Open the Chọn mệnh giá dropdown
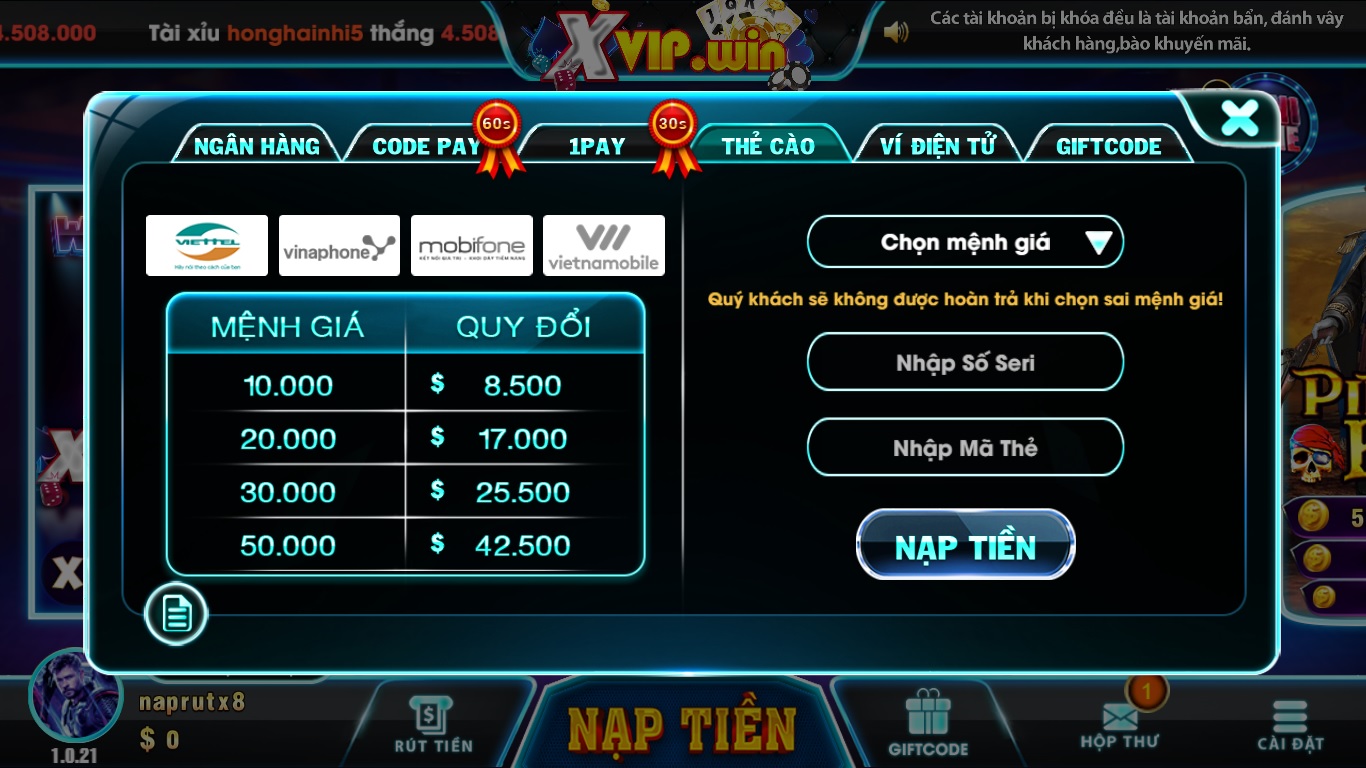Screen dimensions: 1366x768 point(965,241)
